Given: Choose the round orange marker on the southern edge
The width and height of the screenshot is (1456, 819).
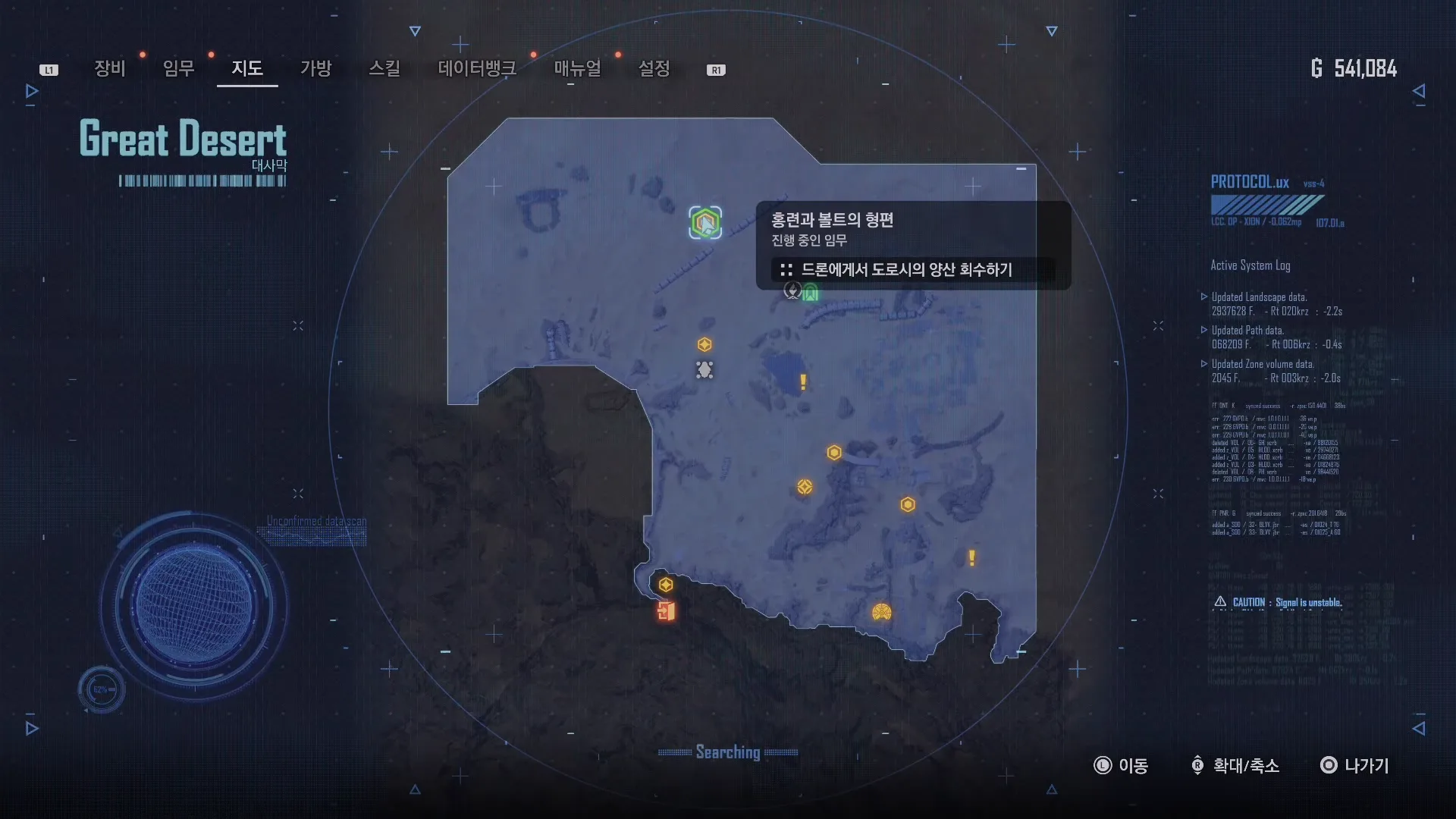Looking at the screenshot, I should pyautogui.click(x=881, y=612).
